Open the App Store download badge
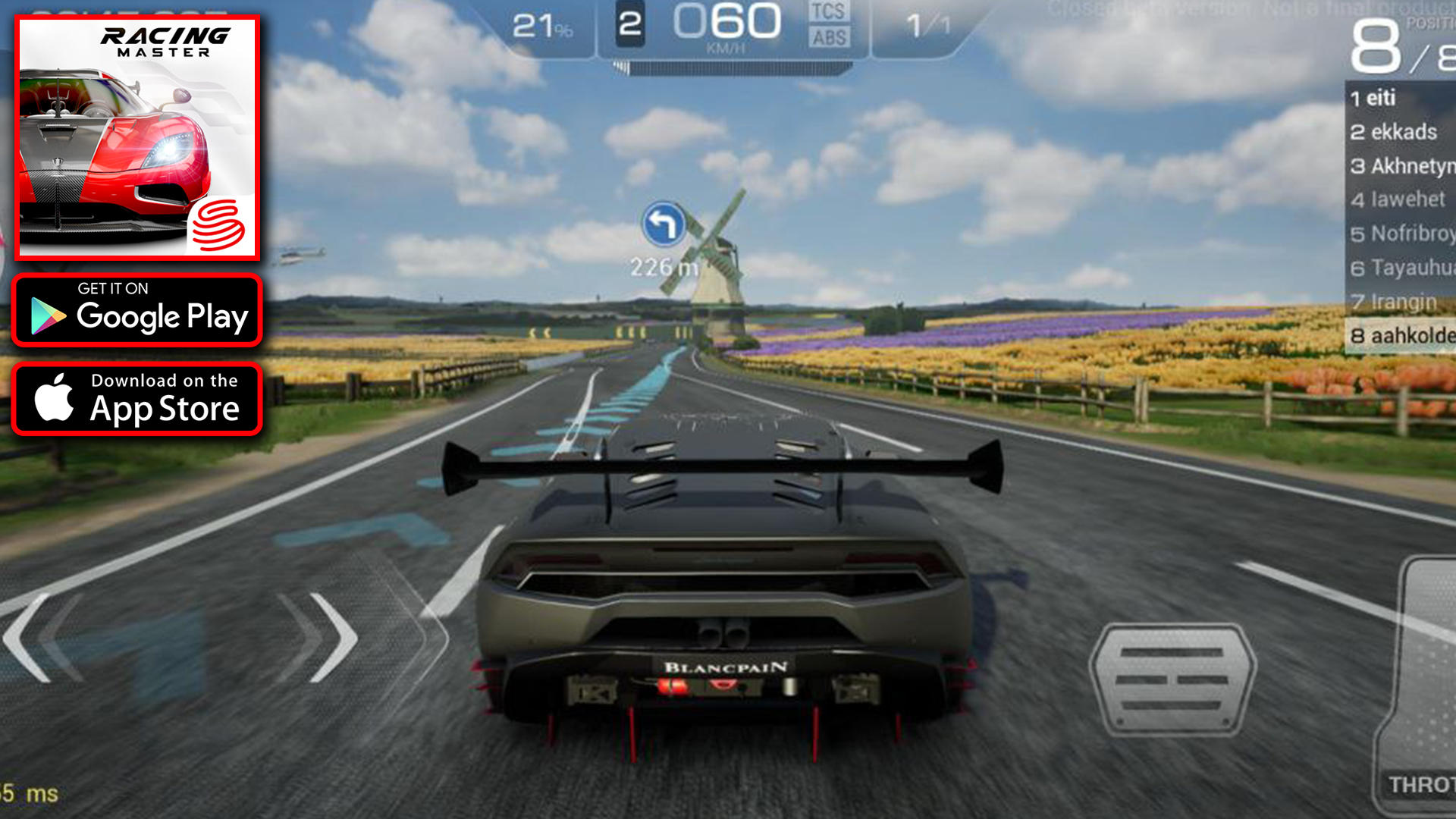This screenshot has height=819, width=1456. pyautogui.click(x=137, y=399)
